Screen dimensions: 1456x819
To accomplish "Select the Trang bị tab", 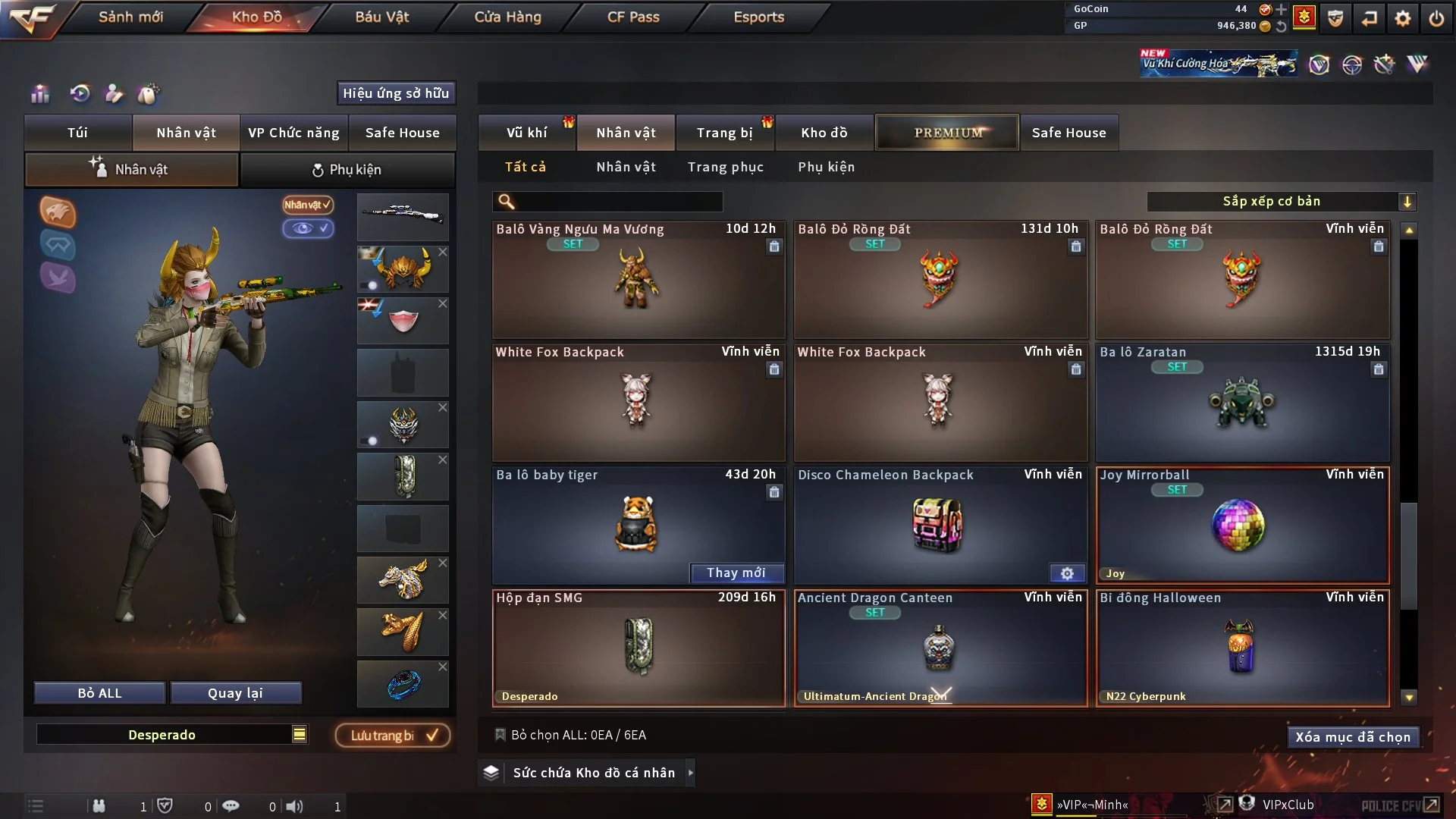I will pyautogui.click(x=724, y=133).
